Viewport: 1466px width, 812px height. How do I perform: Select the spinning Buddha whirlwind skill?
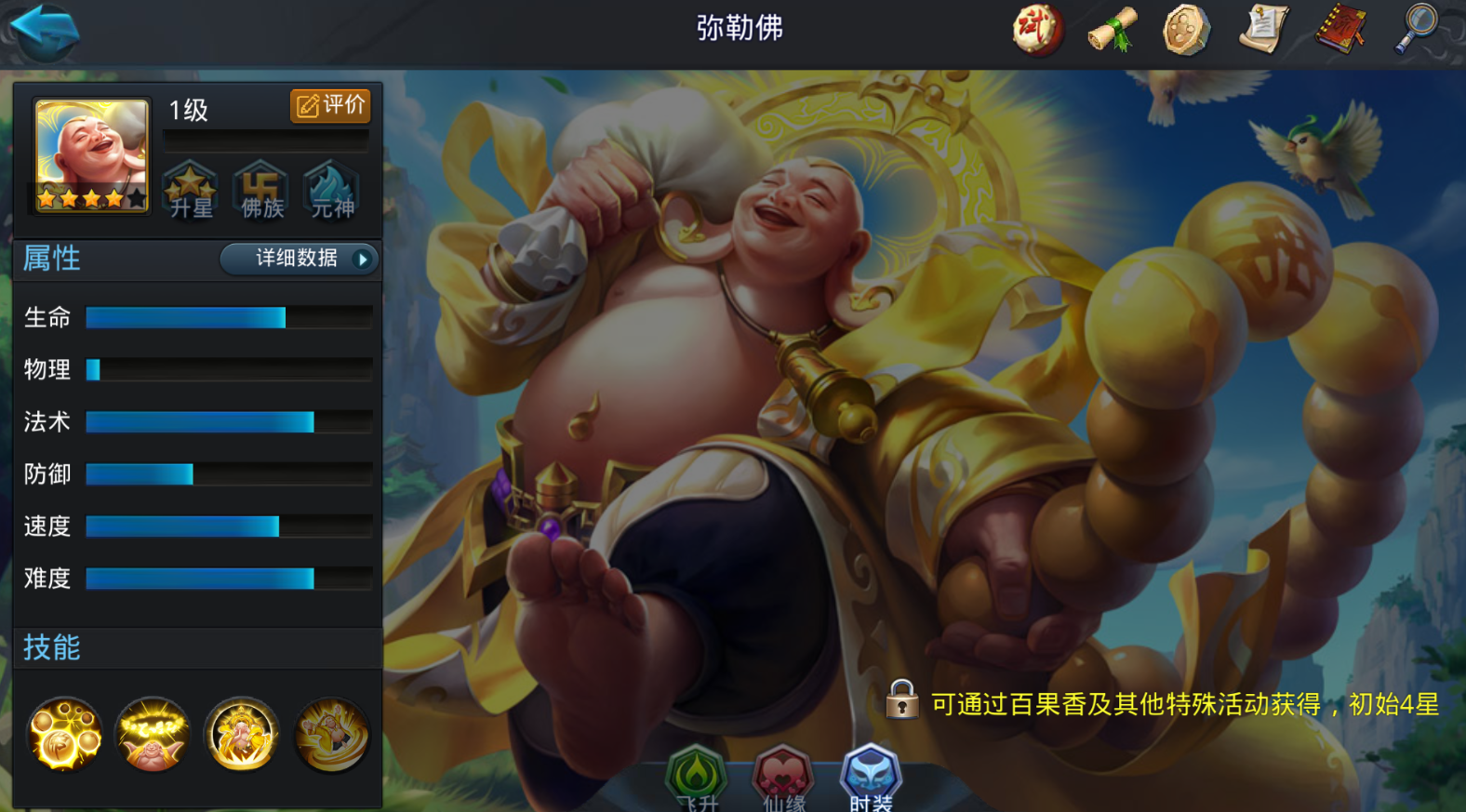click(331, 735)
